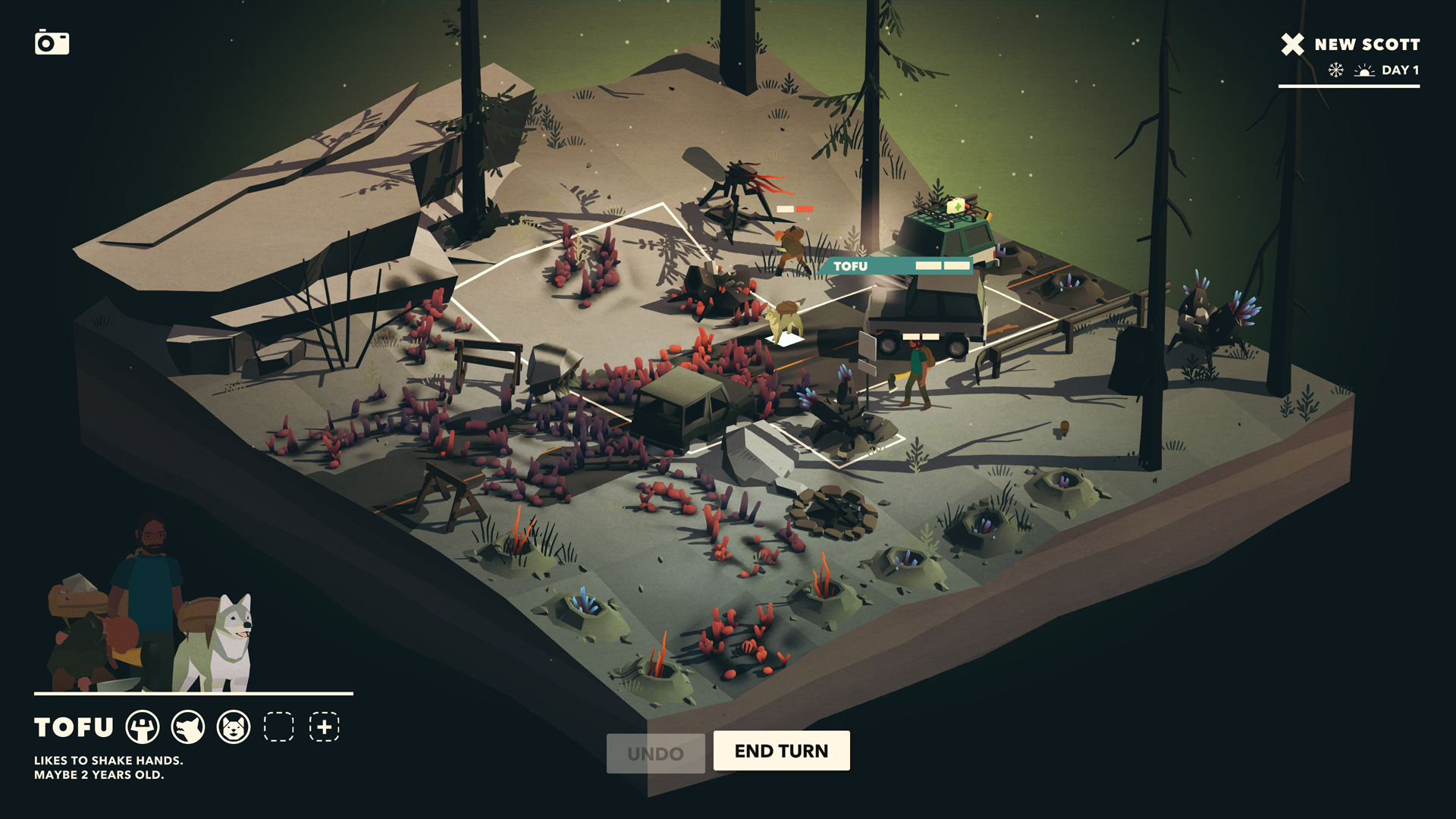
Task: Click the DAY 1 counter text
Action: pos(1400,71)
